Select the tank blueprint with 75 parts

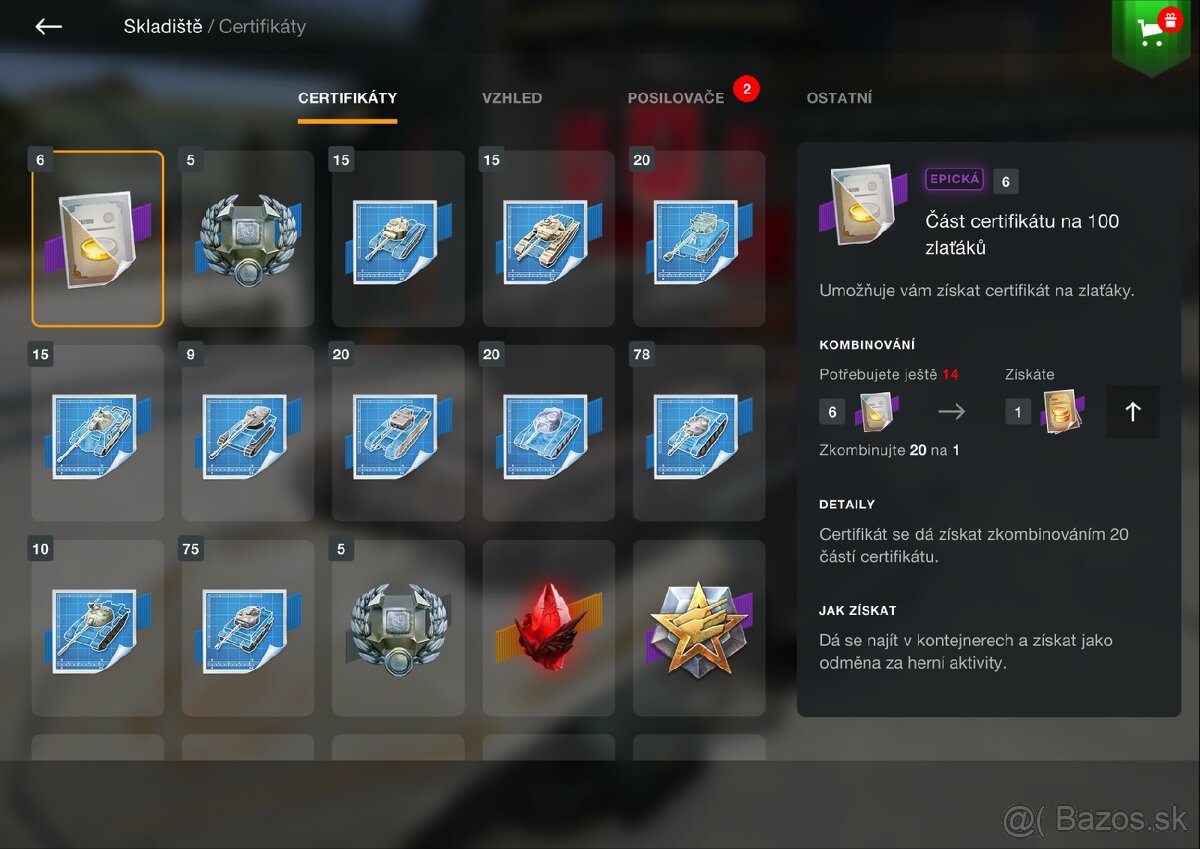(x=247, y=628)
